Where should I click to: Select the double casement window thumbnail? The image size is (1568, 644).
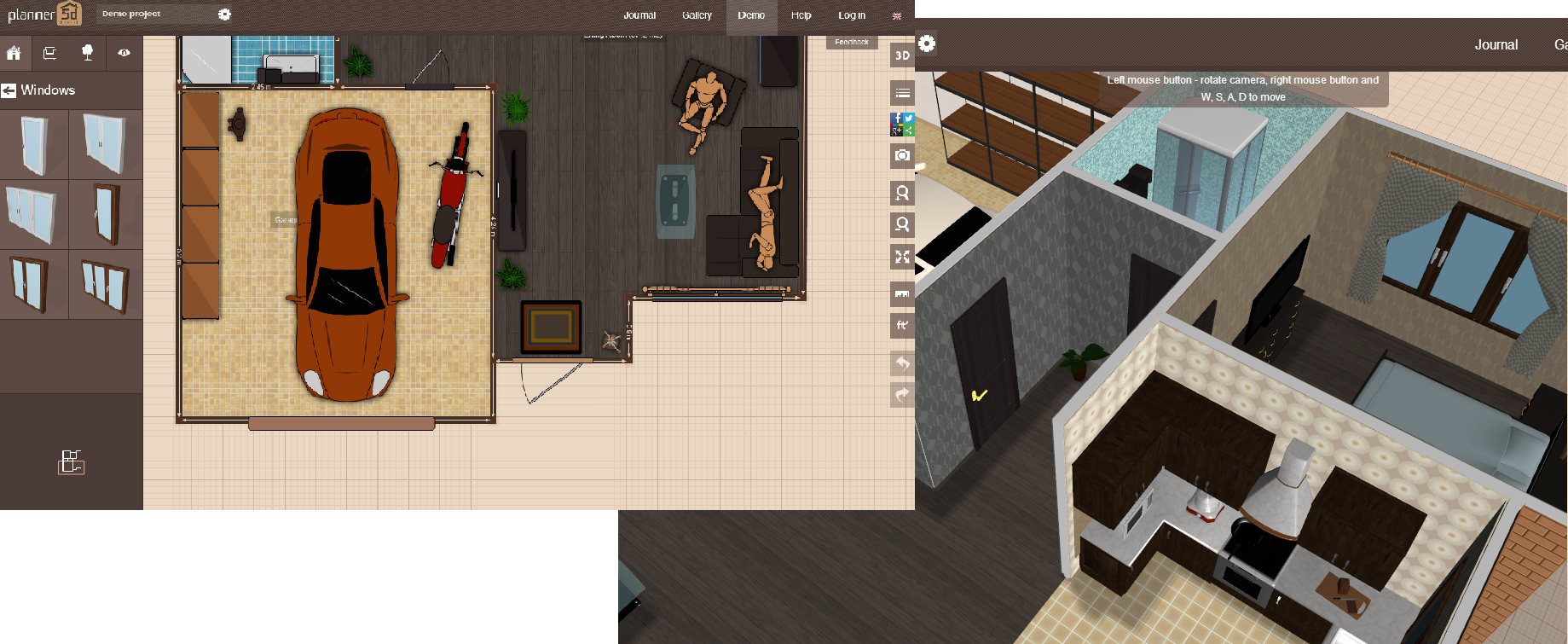click(x=106, y=145)
